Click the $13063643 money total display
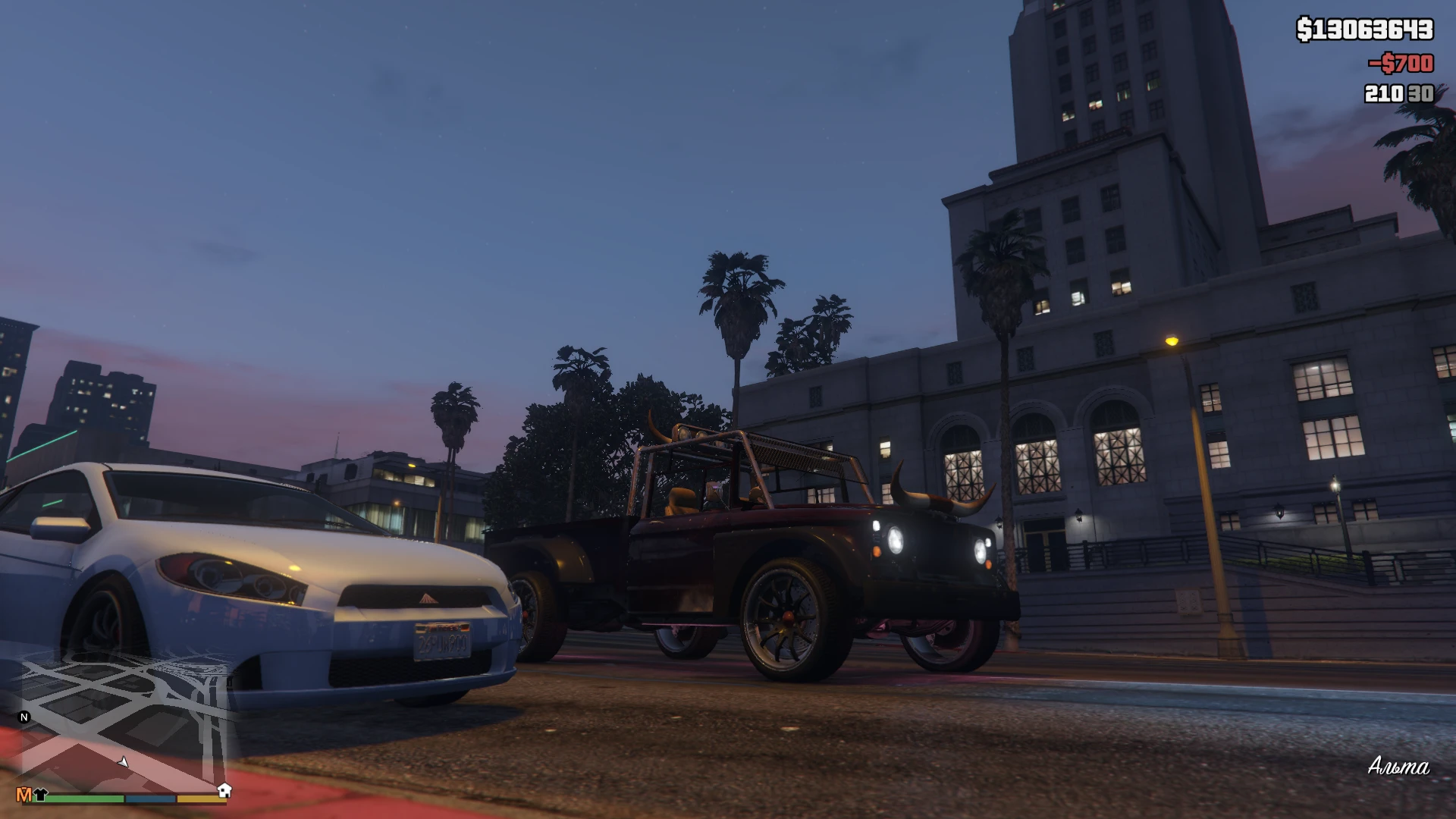 [1365, 29]
